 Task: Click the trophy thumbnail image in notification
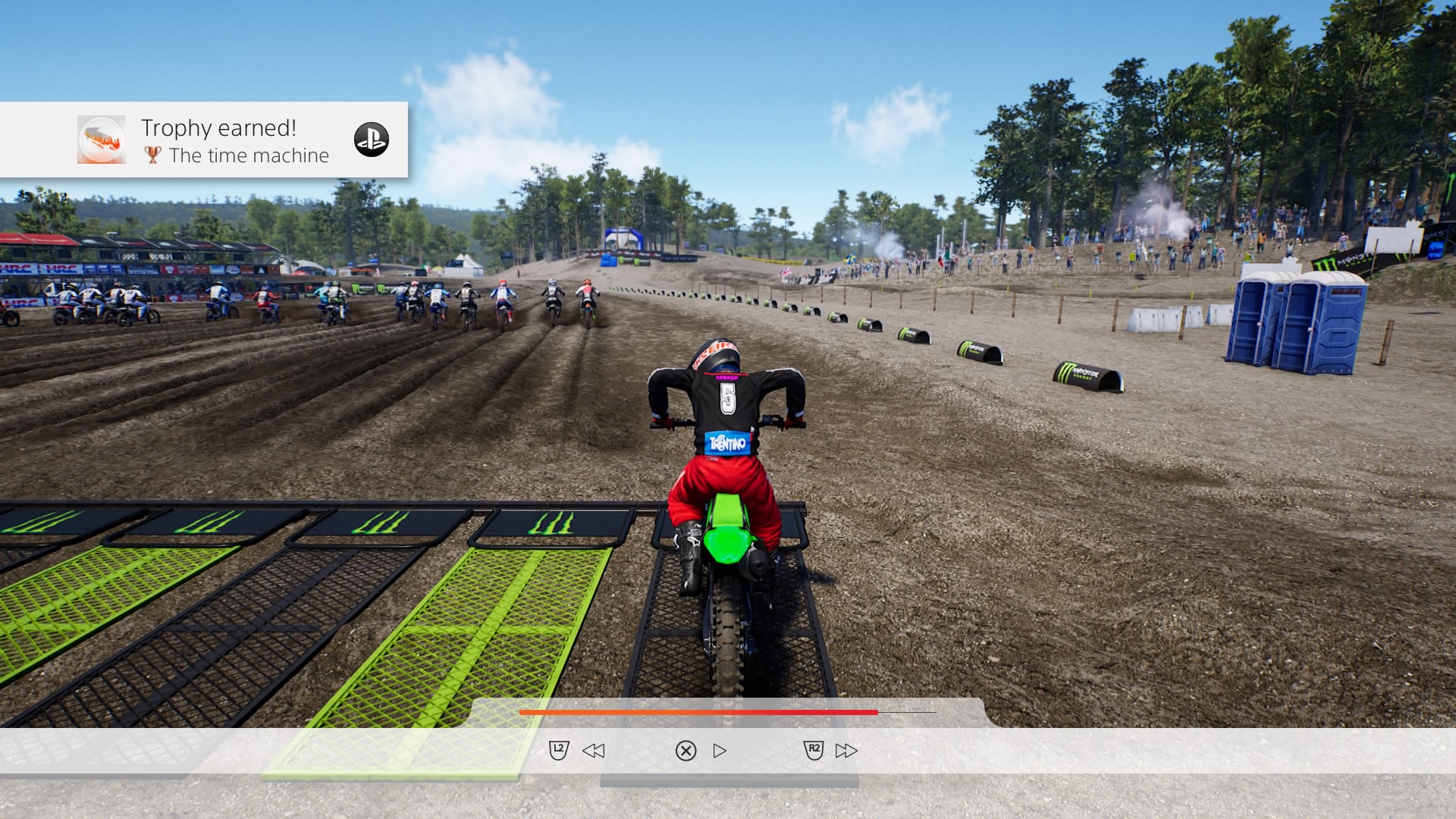click(x=102, y=140)
